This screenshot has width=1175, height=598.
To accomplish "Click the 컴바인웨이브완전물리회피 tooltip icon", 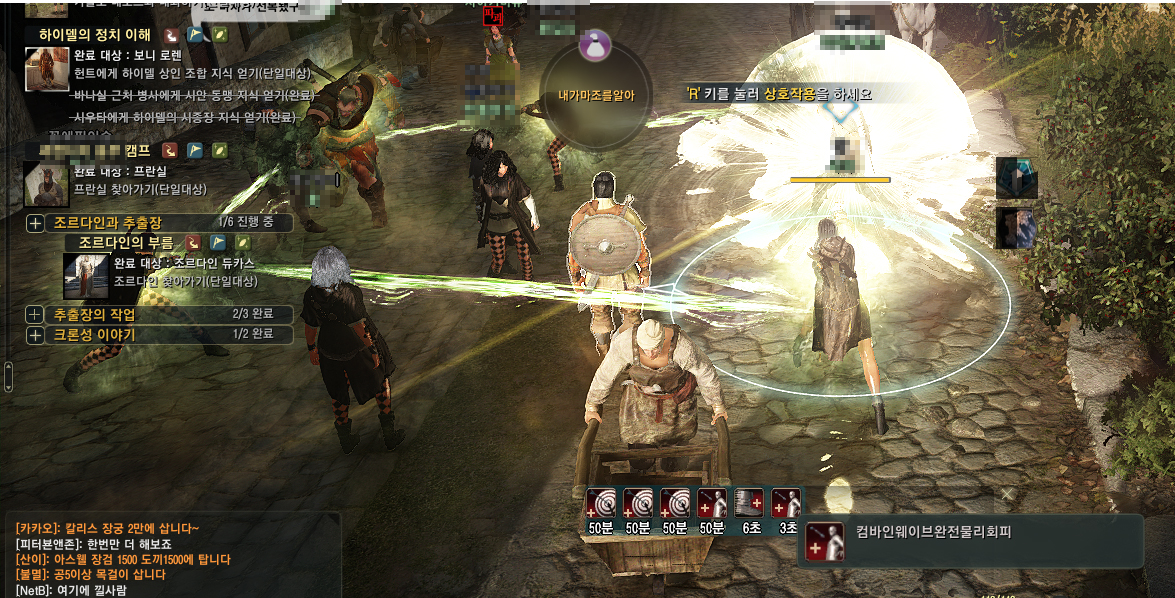I will (825, 541).
